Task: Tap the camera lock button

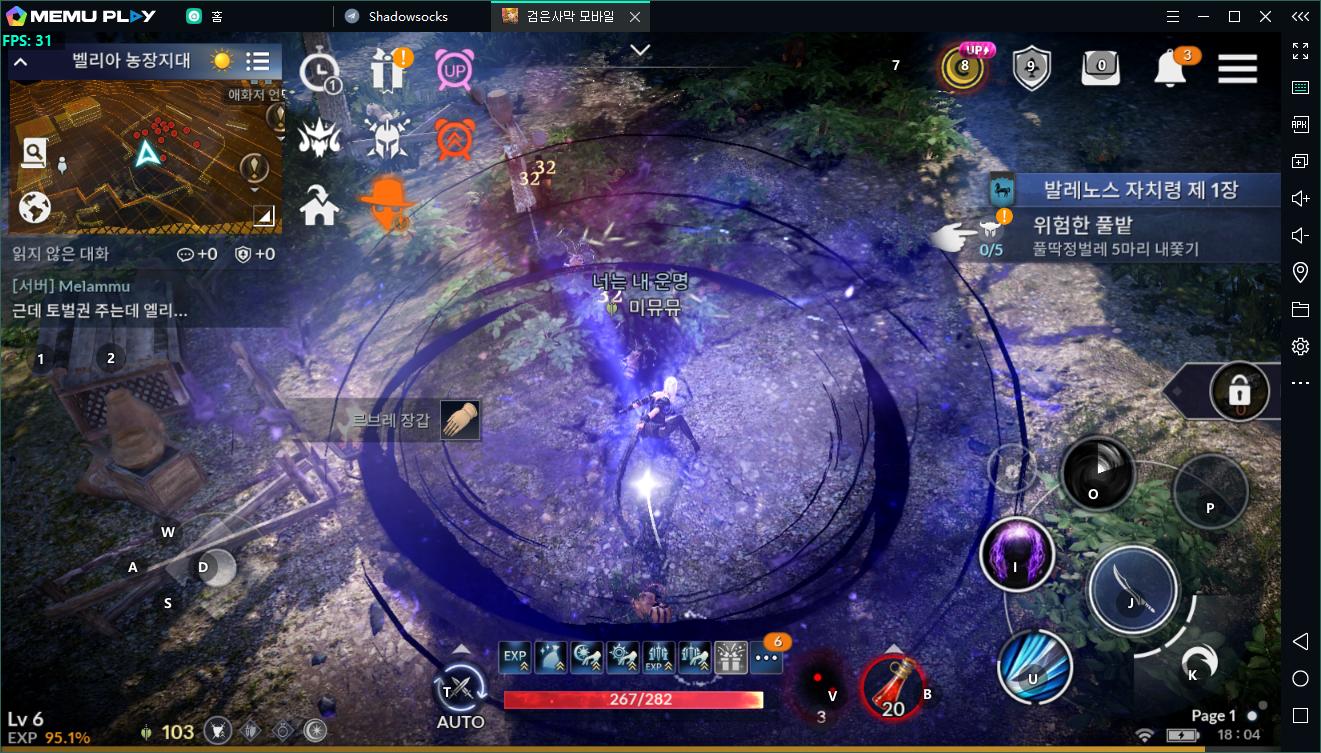Action: coord(1240,392)
